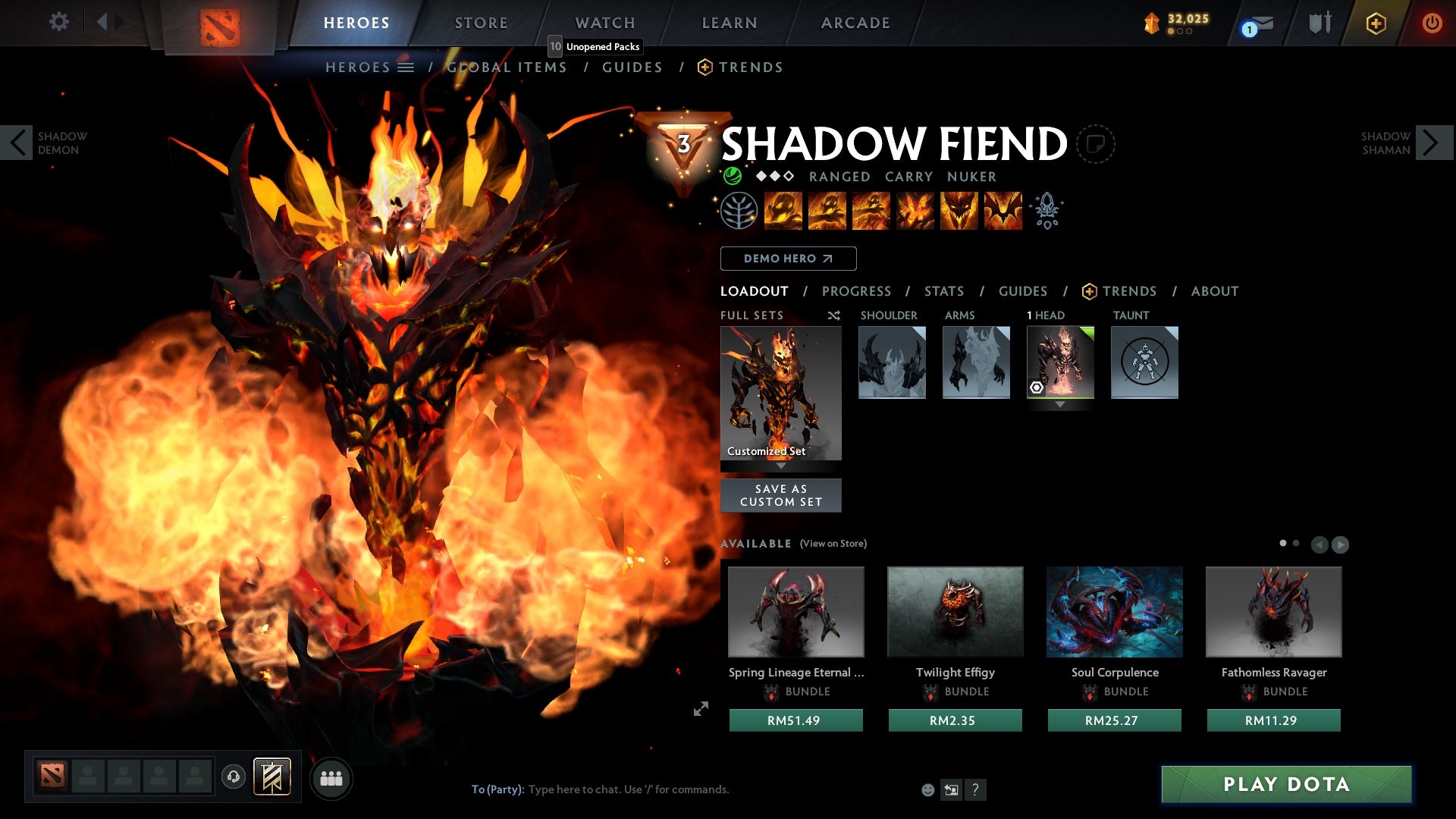Click the emoticon smiley in chat bar

click(928, 789)
